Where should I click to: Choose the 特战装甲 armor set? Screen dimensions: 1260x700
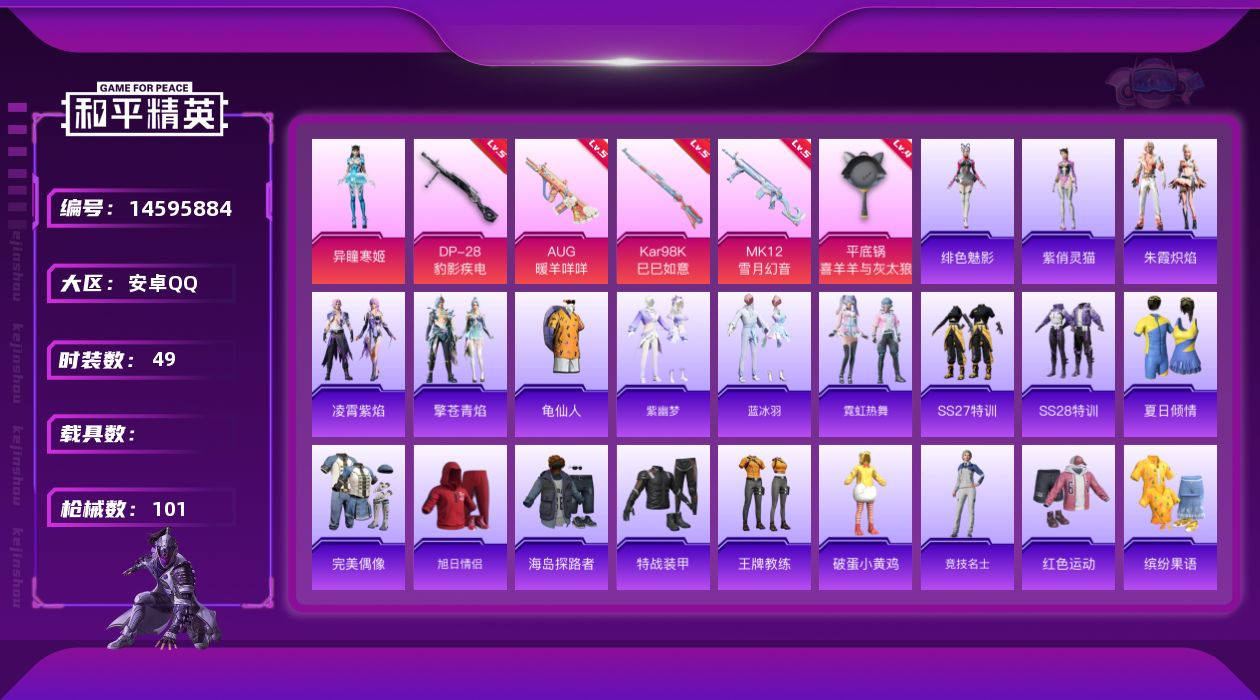click(x=663, y=517)
